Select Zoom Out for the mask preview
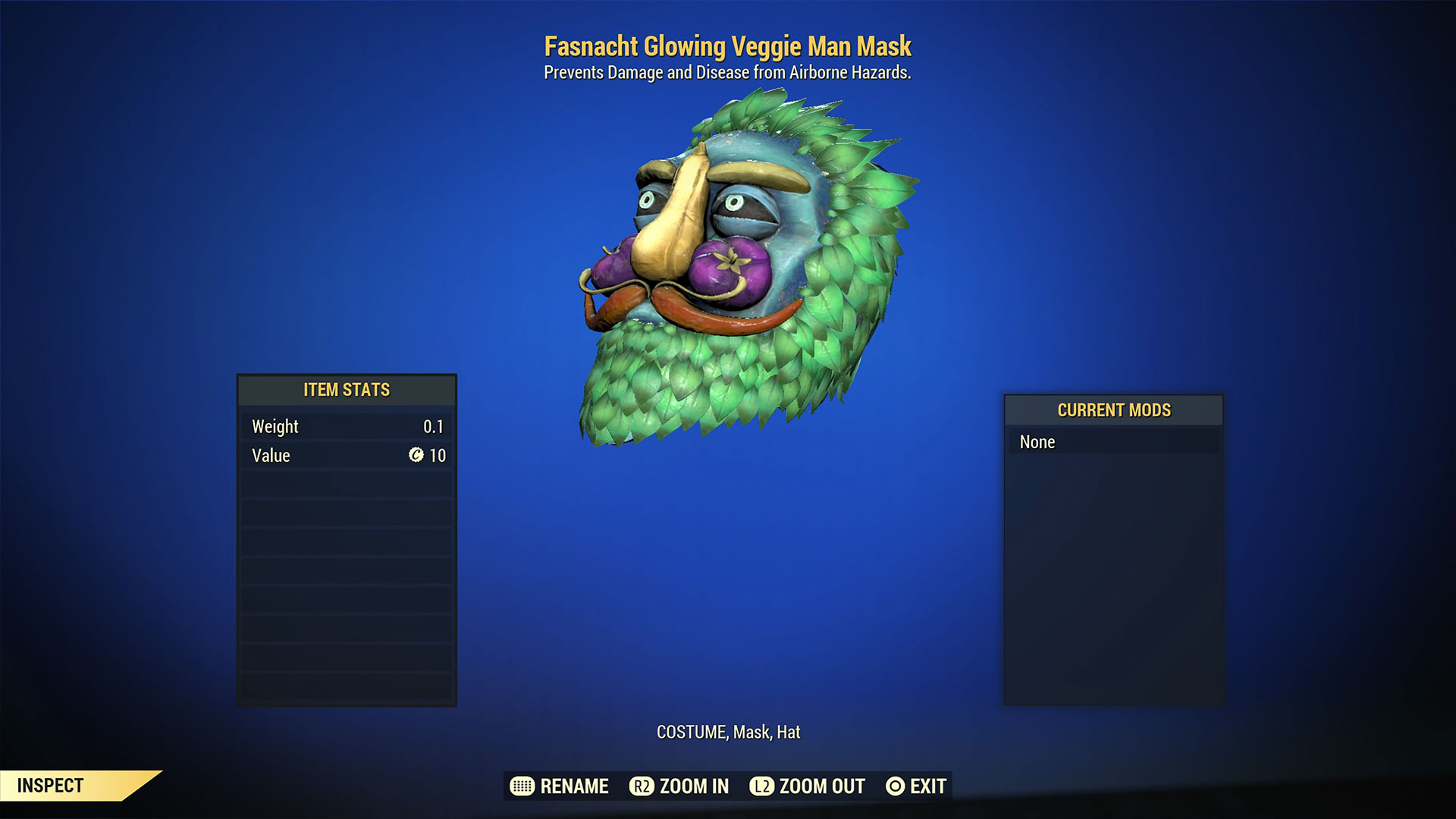This screenshot has width=1456, height=819. click(x=808, y=786)
